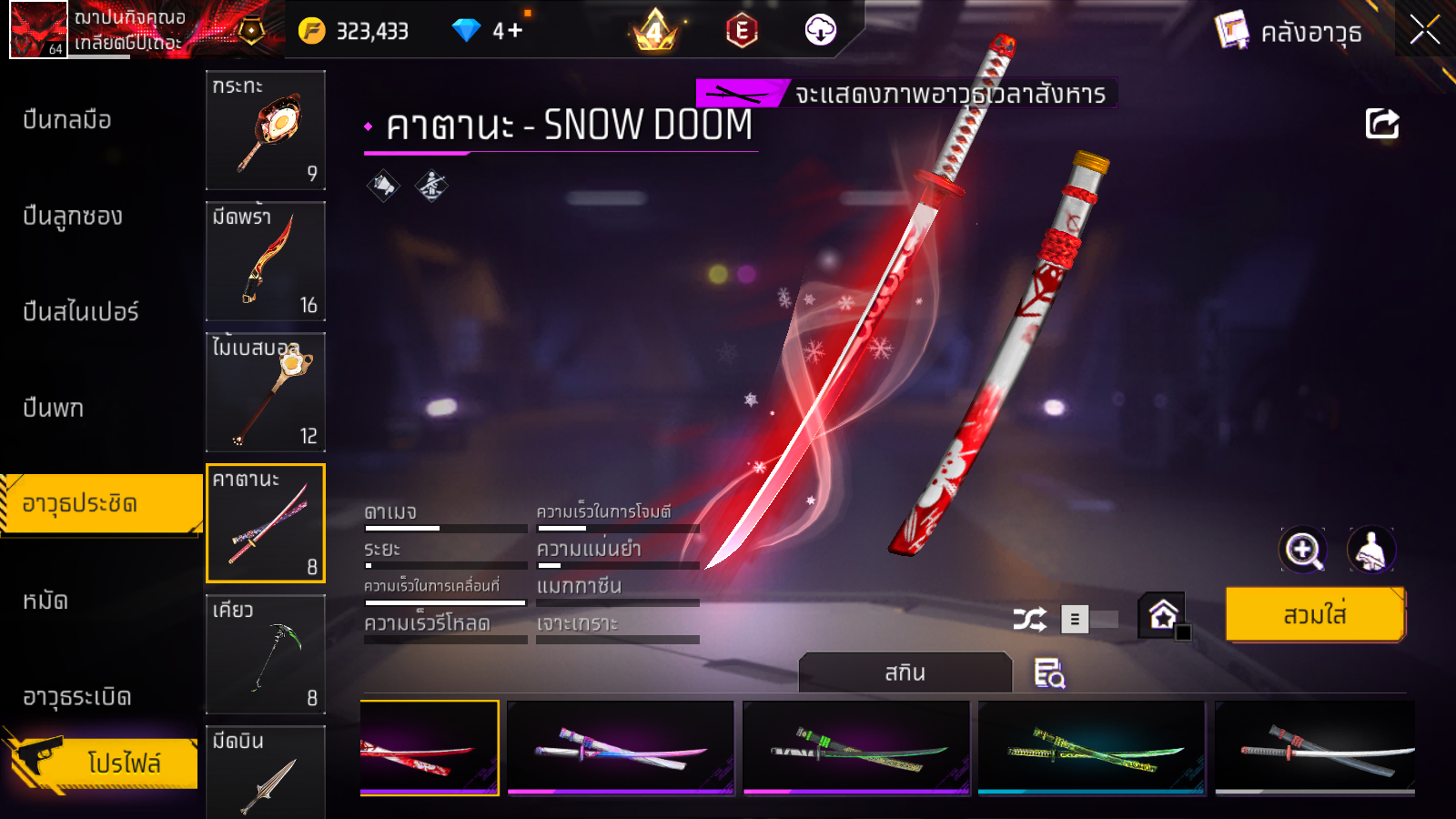The width and height of the screenshot is (1456, 819).
Task: Select the เคียว scythe weapon
Action: coord(266,654)
